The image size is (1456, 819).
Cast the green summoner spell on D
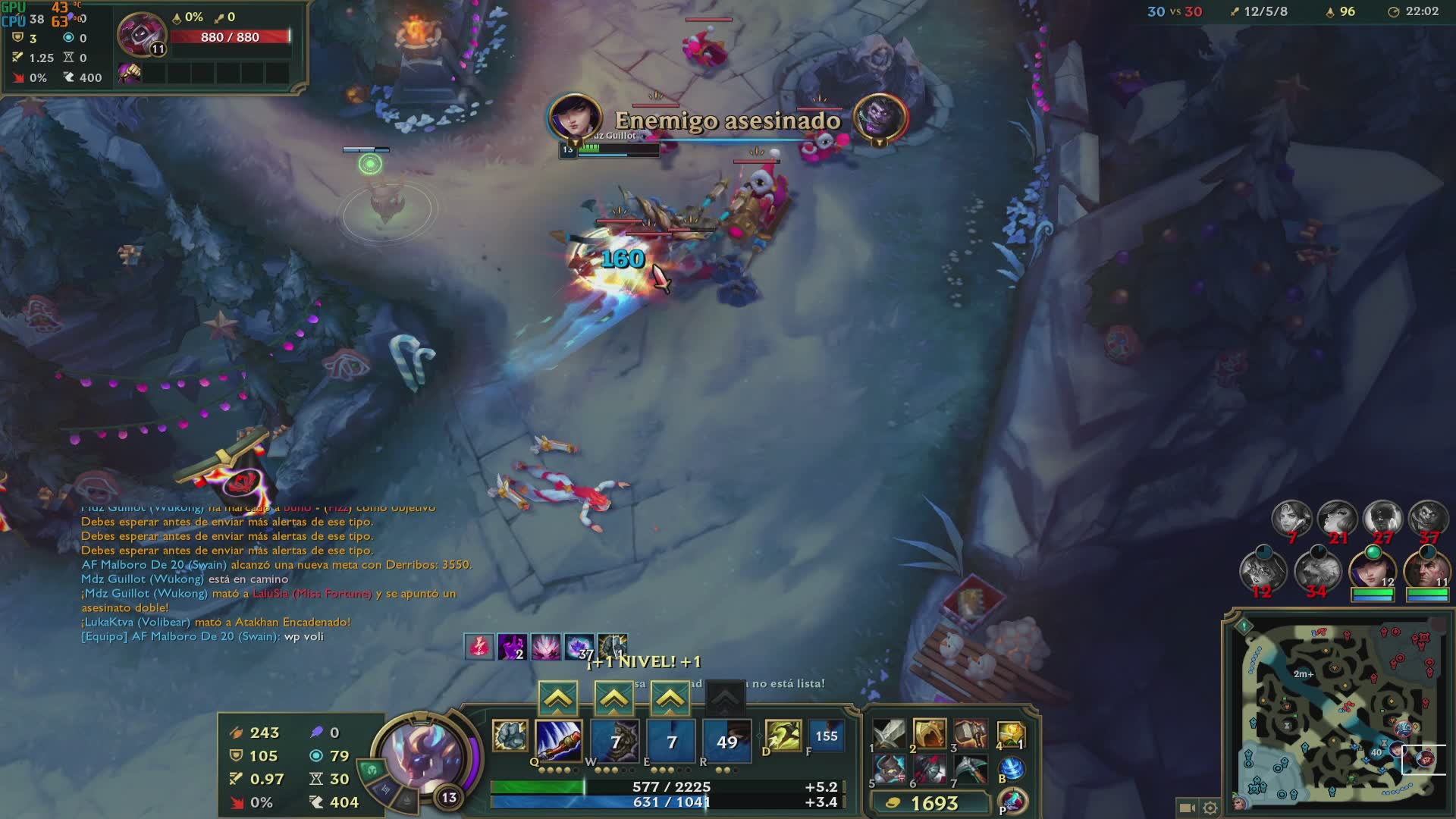point(783,736)
